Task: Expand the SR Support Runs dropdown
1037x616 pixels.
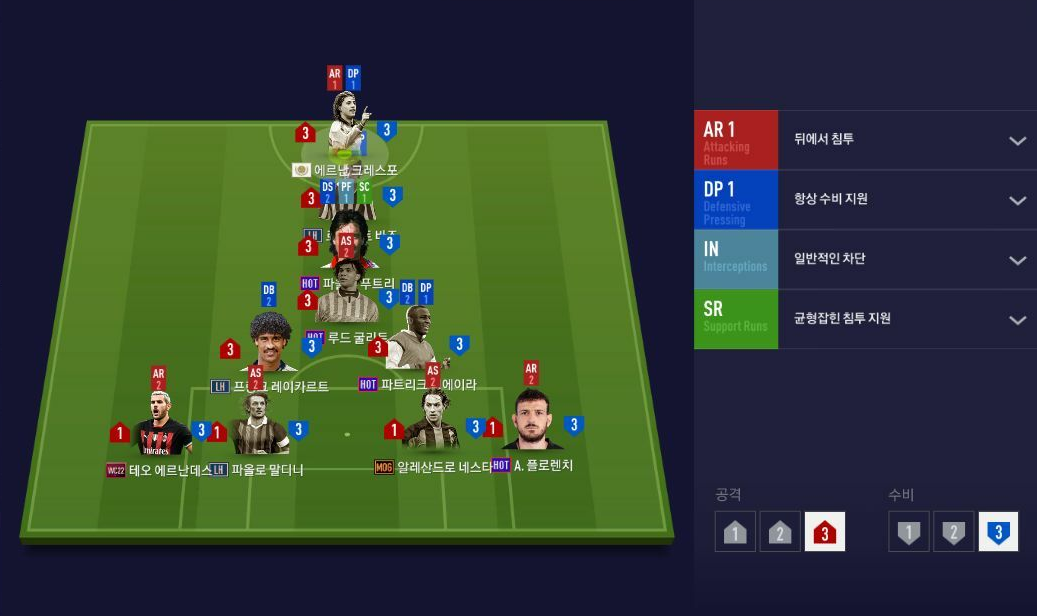Action: [1017, 320]
